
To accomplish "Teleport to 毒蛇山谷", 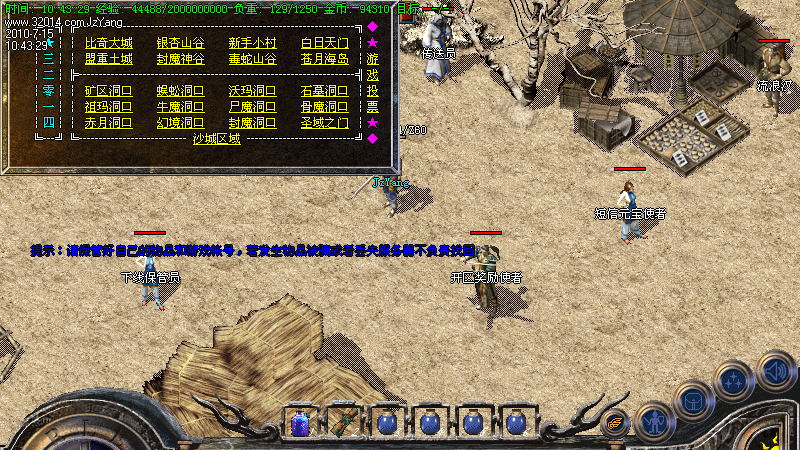I will [x=252, y=59].
